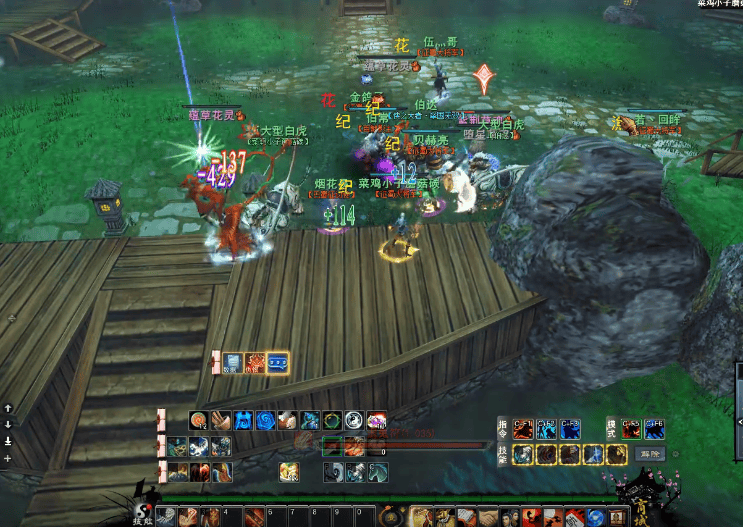Activate the blue spiral swirl skill

[x=265, y=421]
